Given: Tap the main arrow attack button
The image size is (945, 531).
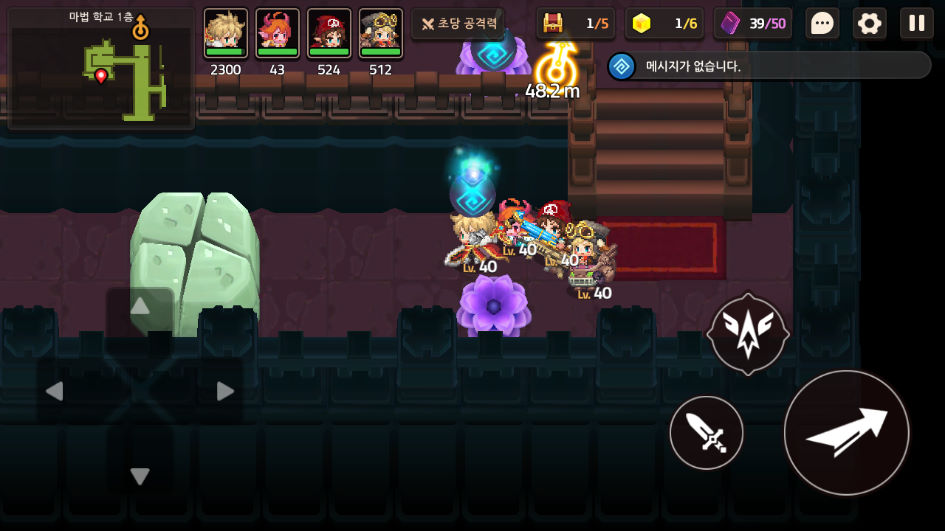Looking at the screenshot, I should coord(846,432).
